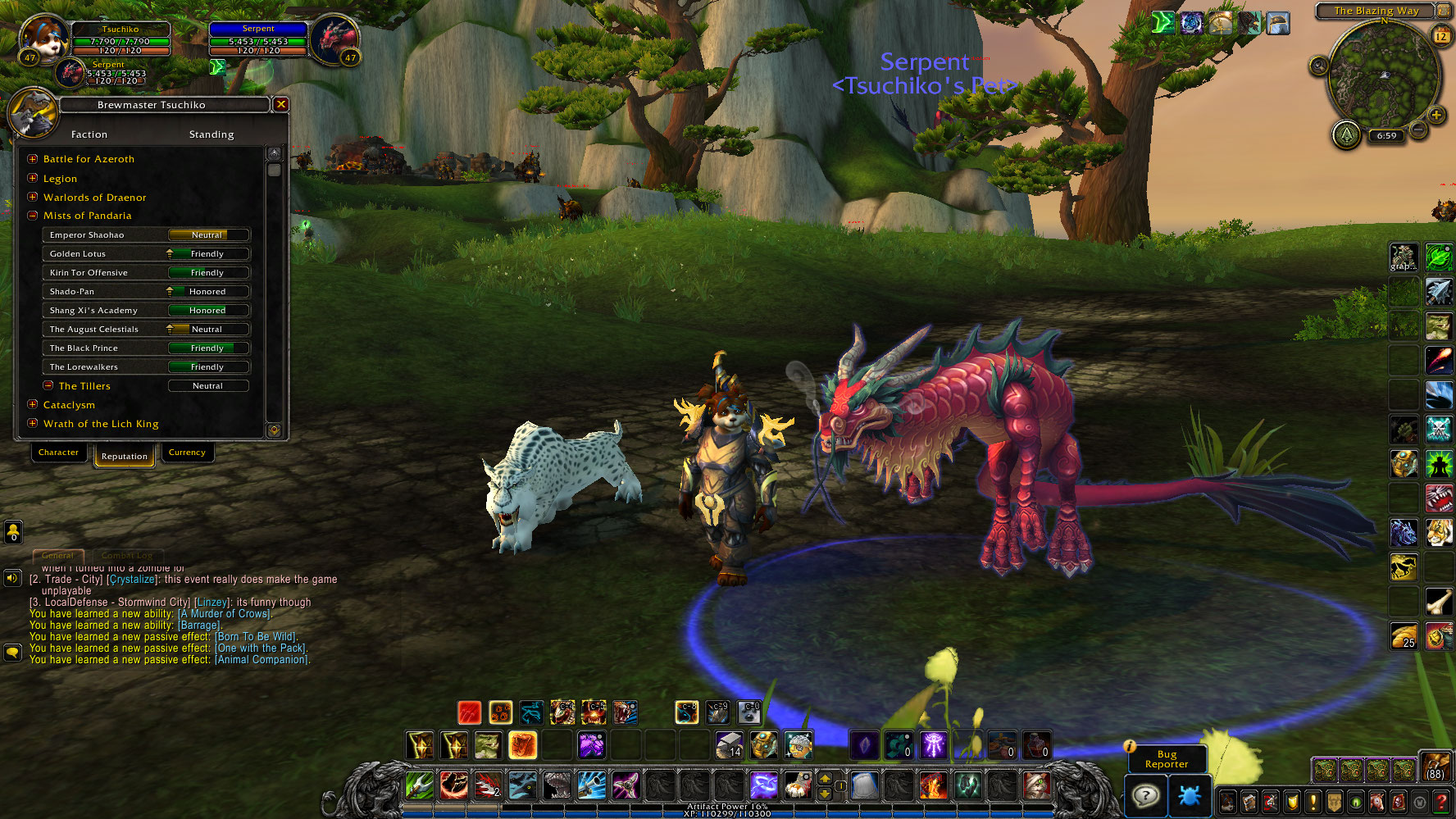
Task: Switch to the Combat Log chat tab
Action: click(127, 556)
